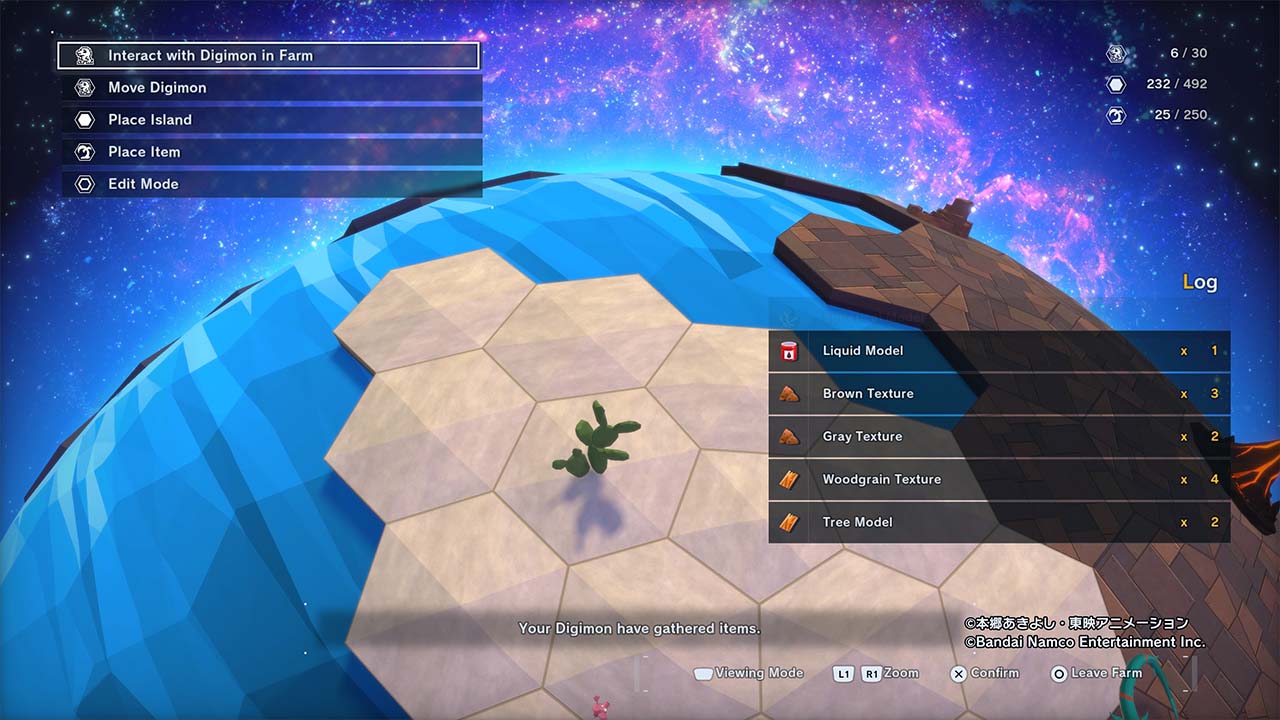This screenshot has height=720, width=1280.
Task: Choose the Gray Texture log entry
Action: tap(998, 437)
